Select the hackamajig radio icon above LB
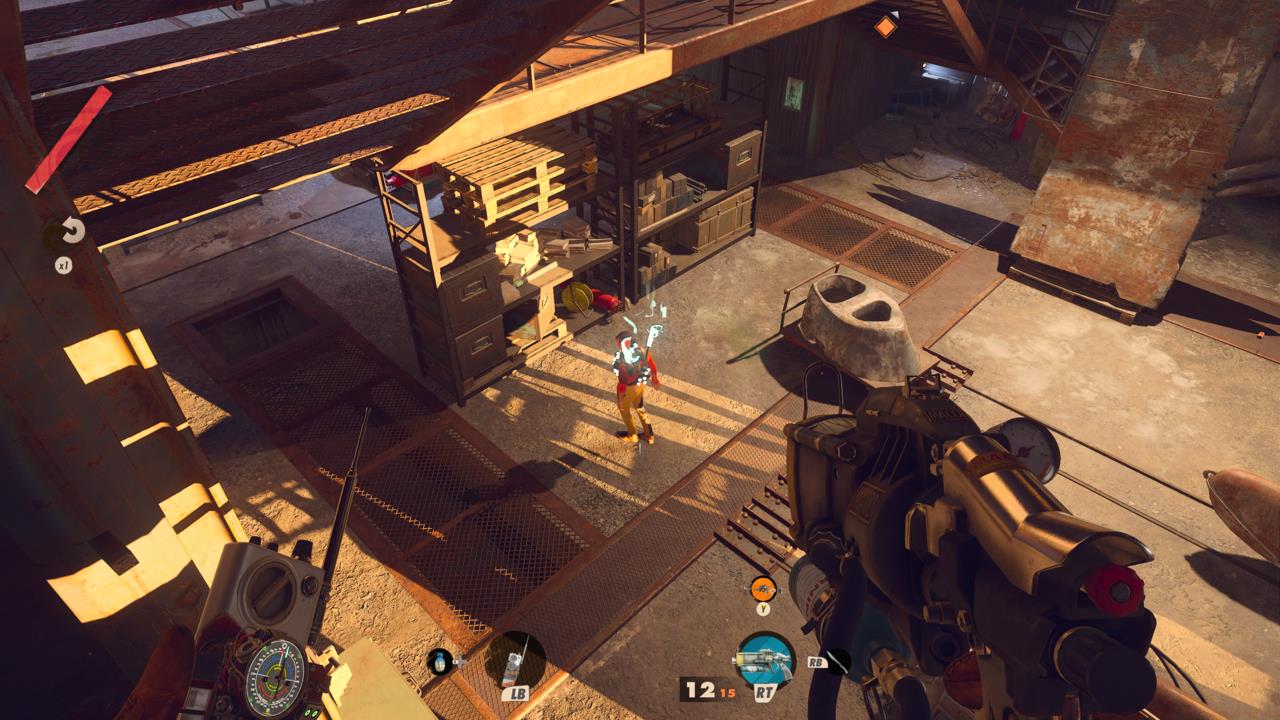Screen dimensions: 1280x720 pyautogui.click(x=514, y=662)
